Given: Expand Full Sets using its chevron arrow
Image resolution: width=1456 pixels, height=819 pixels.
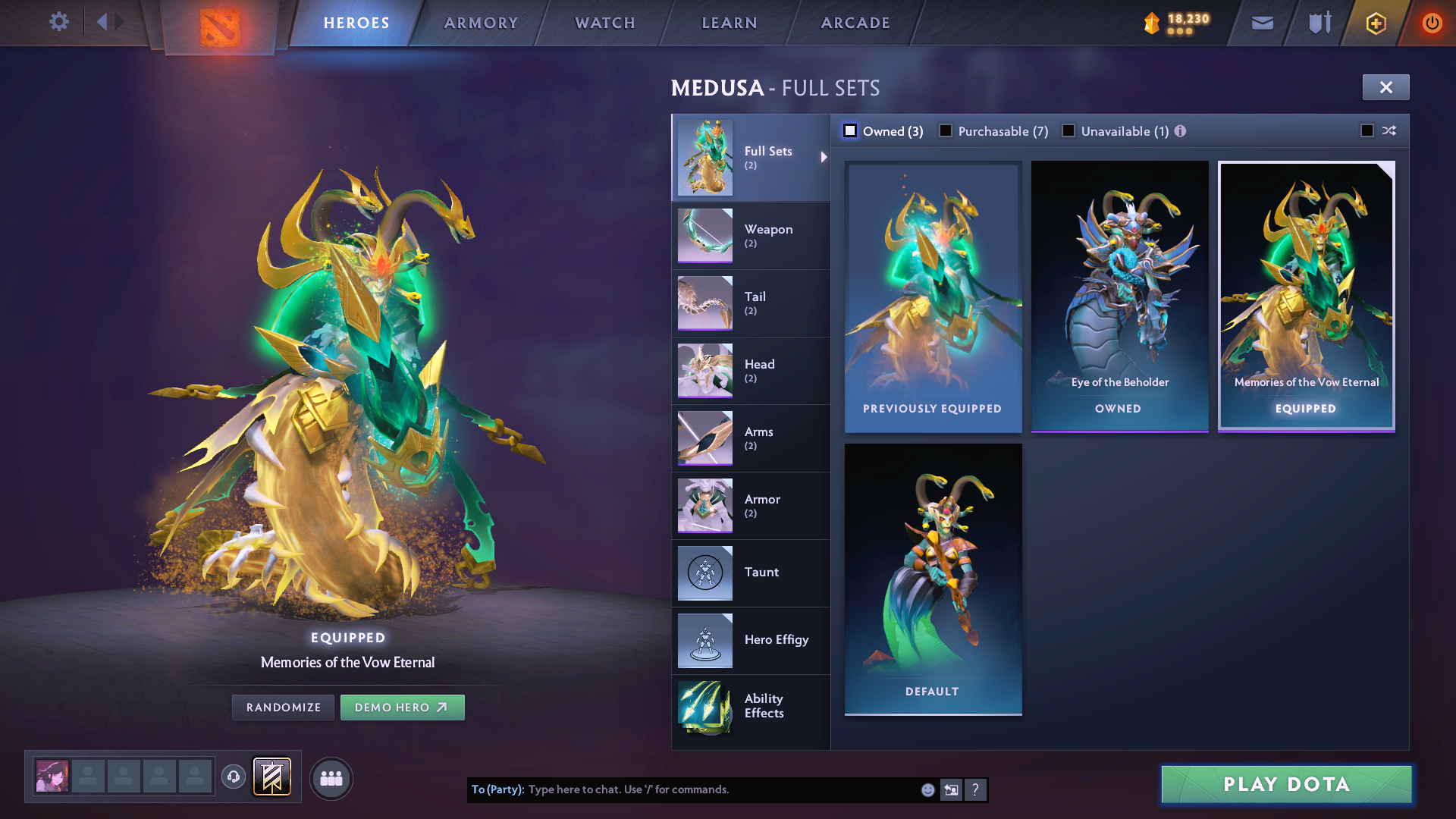Looking at the screenshot, I should 824,157.
